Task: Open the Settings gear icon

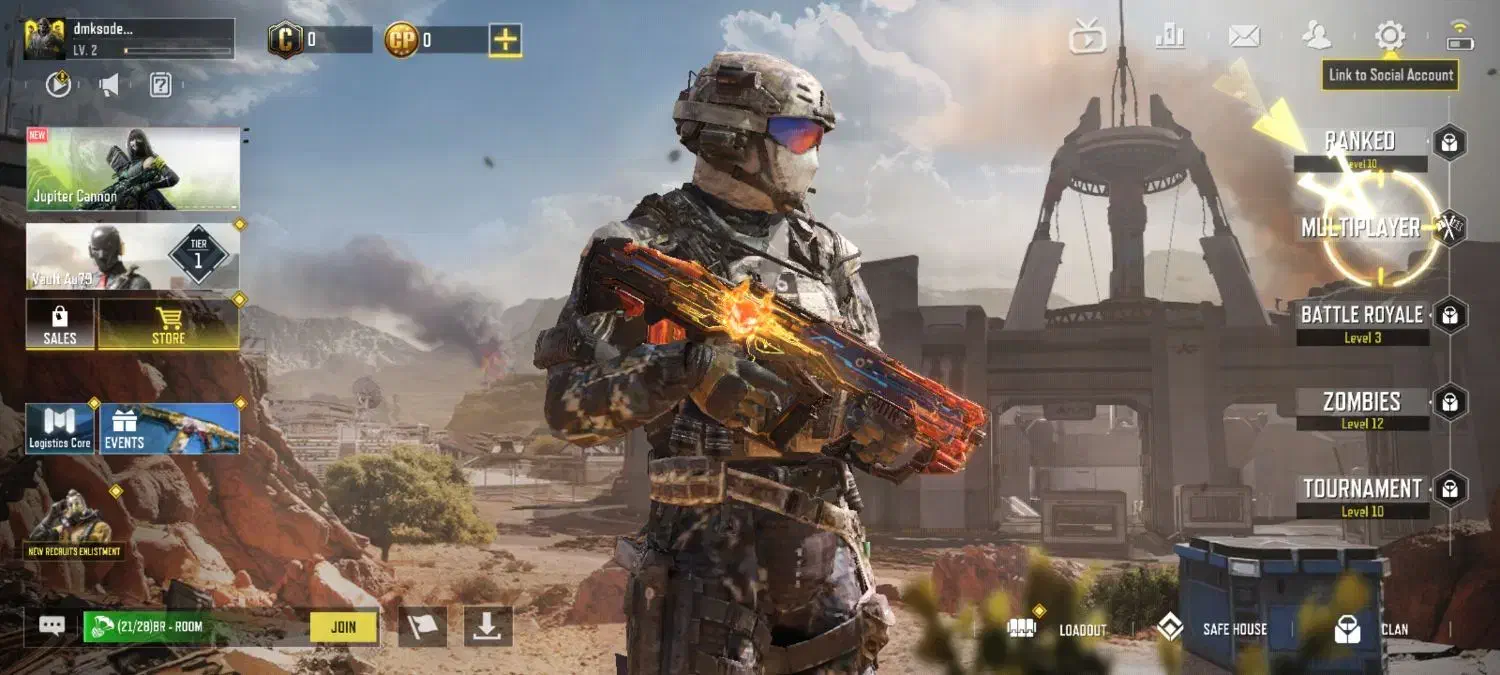Action: [x=1389, y=37]
